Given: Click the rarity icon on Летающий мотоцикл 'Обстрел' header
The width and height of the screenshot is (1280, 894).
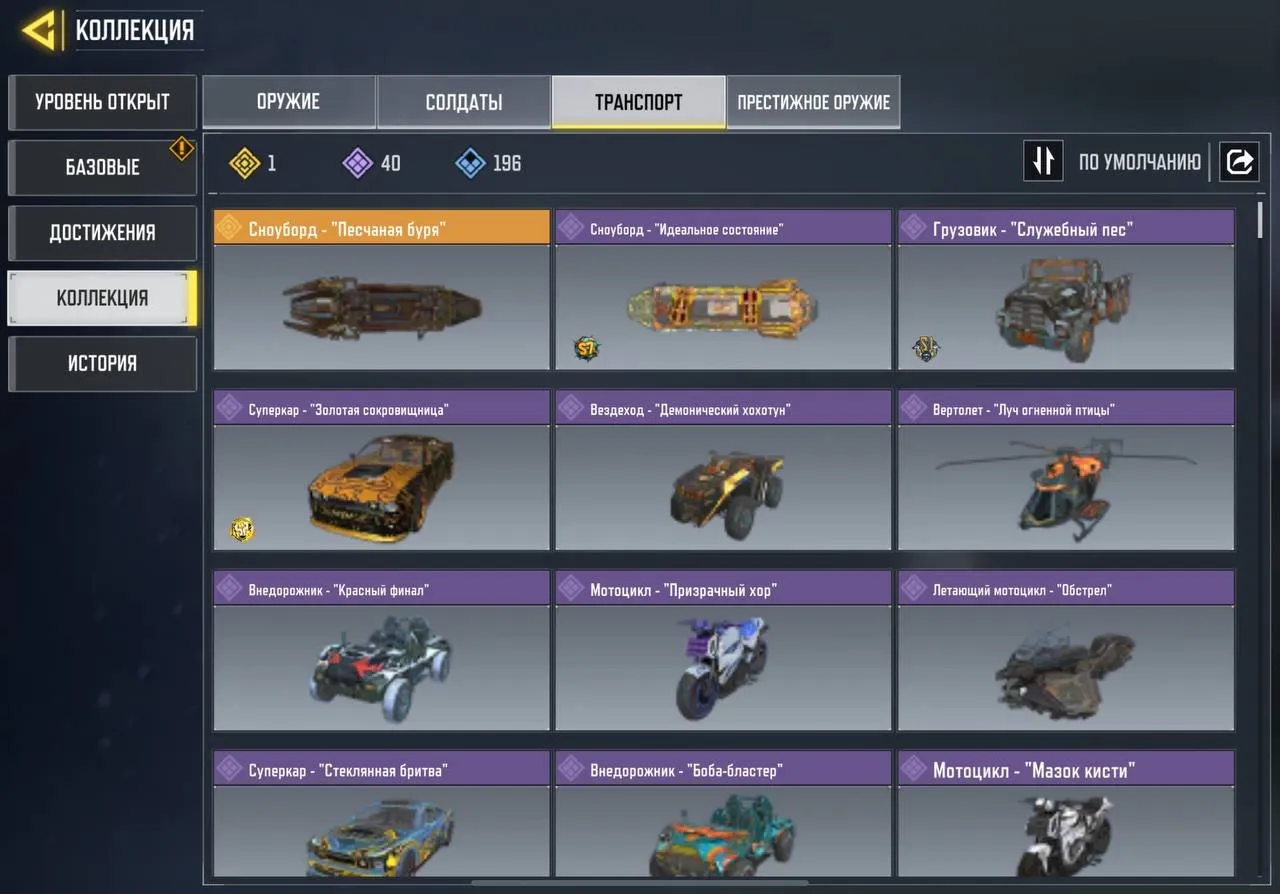Looking at the screenshot, I should coord(913,588).
